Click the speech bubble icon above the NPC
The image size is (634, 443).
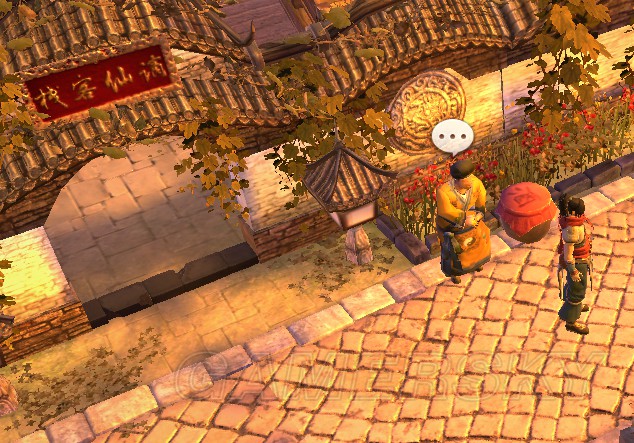click(452, 136)
